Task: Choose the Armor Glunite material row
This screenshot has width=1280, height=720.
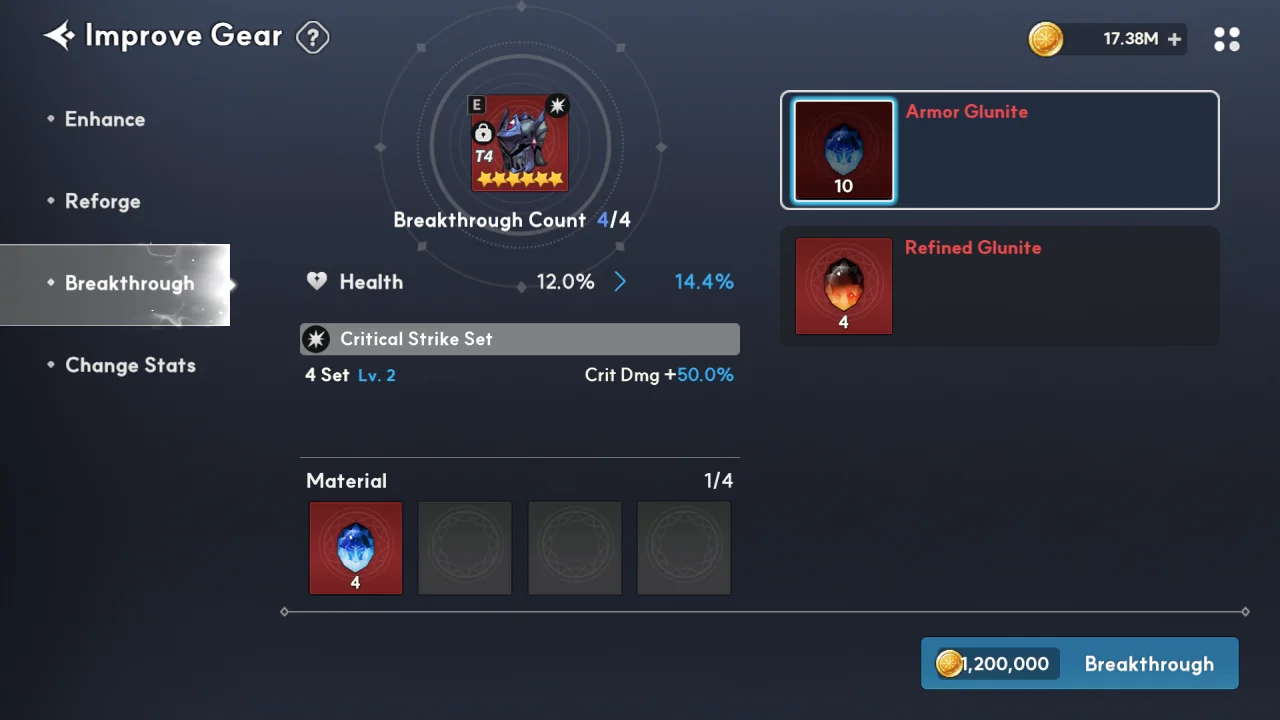Action: pyautogui.click(x=999, y=150)
